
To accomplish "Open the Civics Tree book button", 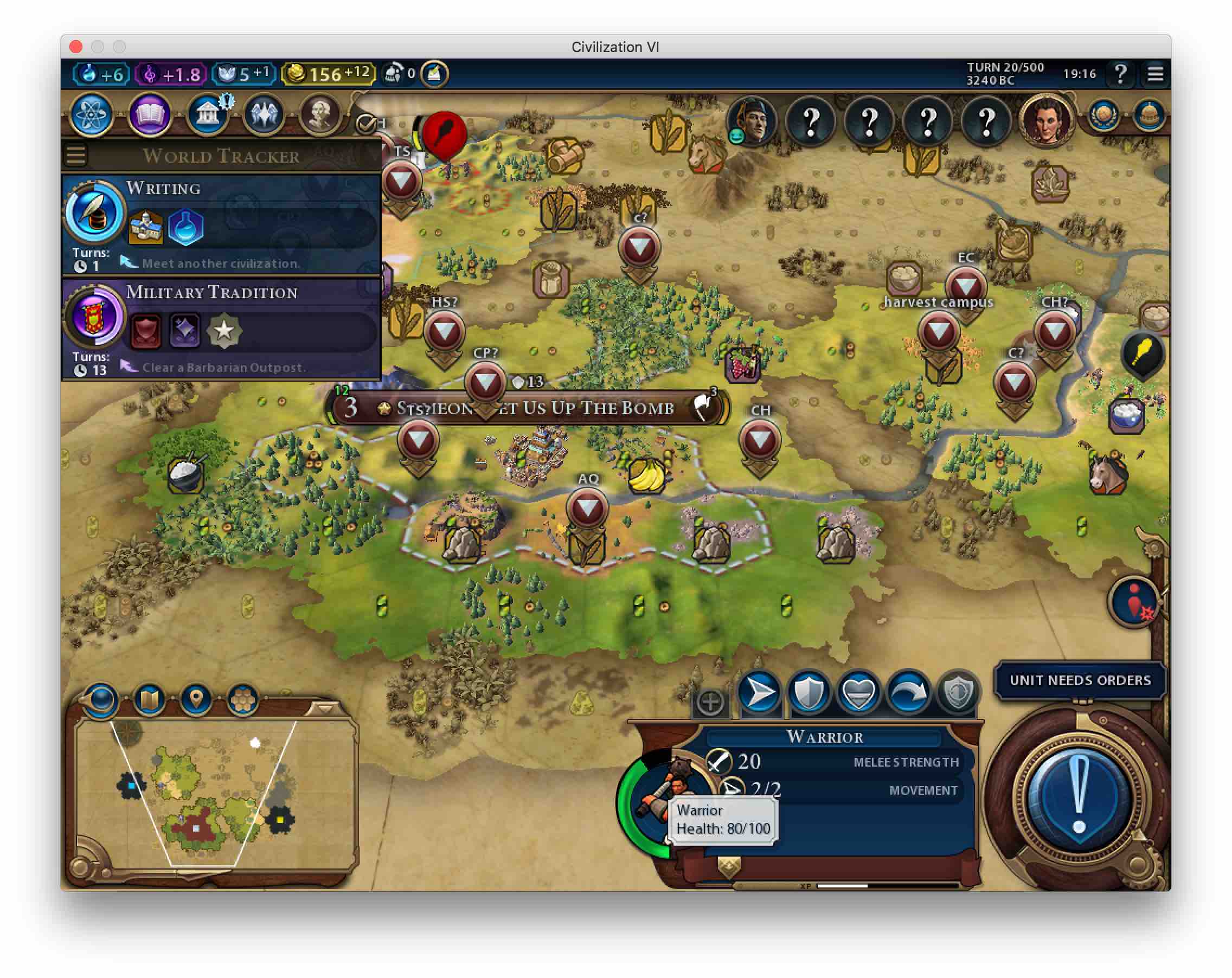I will pos(149,115).
